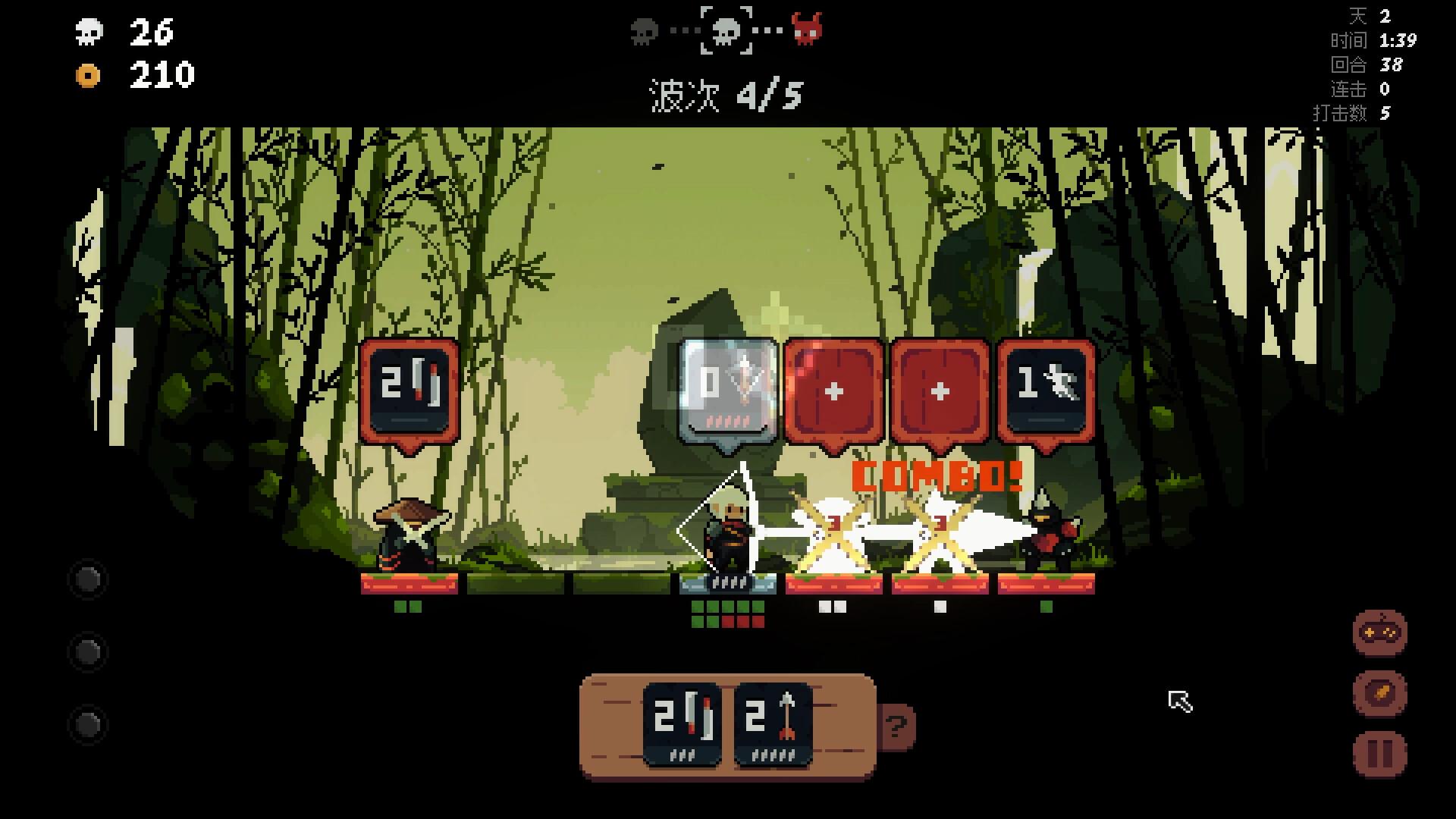Click the second red plus card slot

click(939, 391)
